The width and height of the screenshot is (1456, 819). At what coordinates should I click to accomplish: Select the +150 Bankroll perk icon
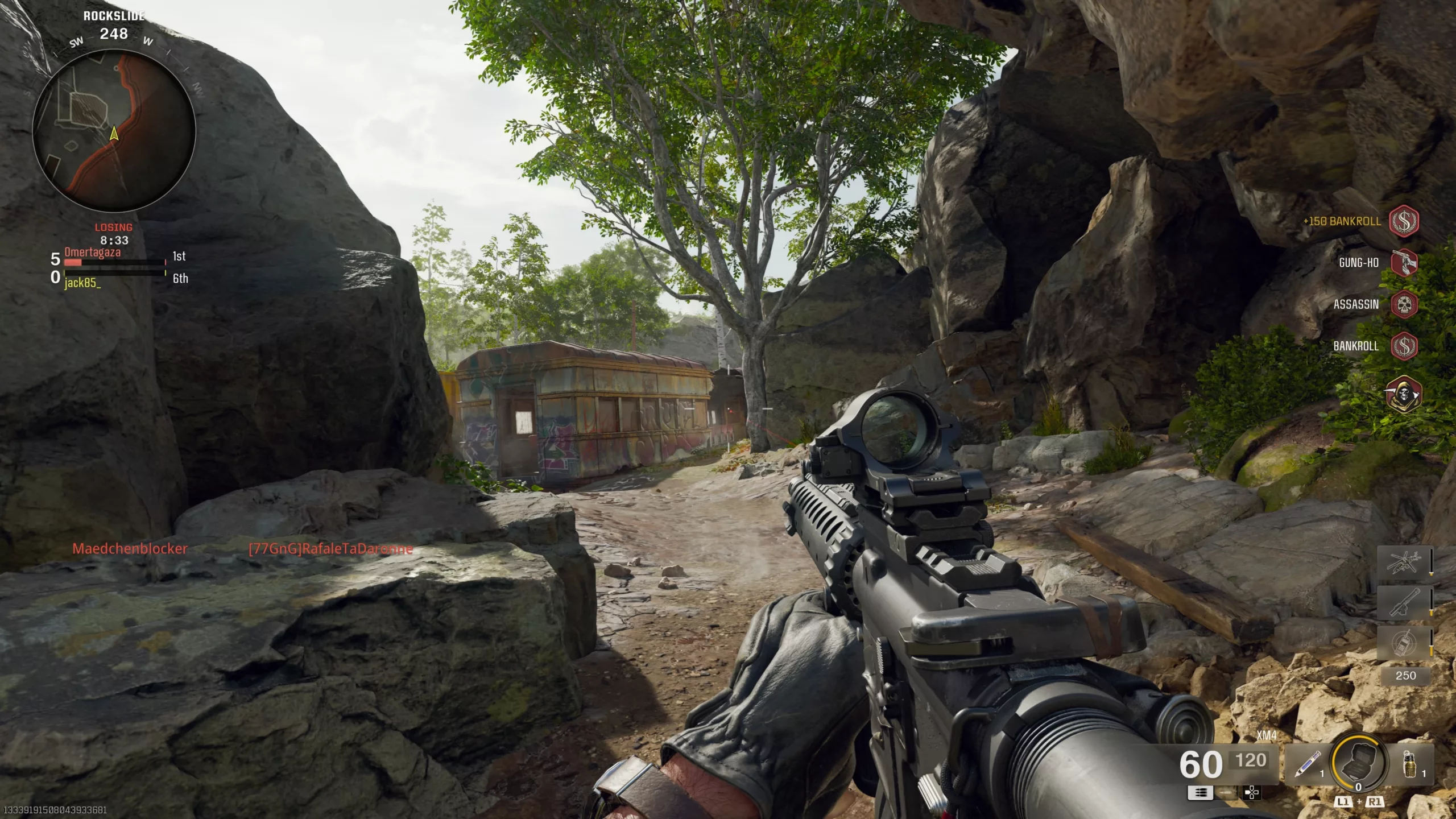[1404, 221]
